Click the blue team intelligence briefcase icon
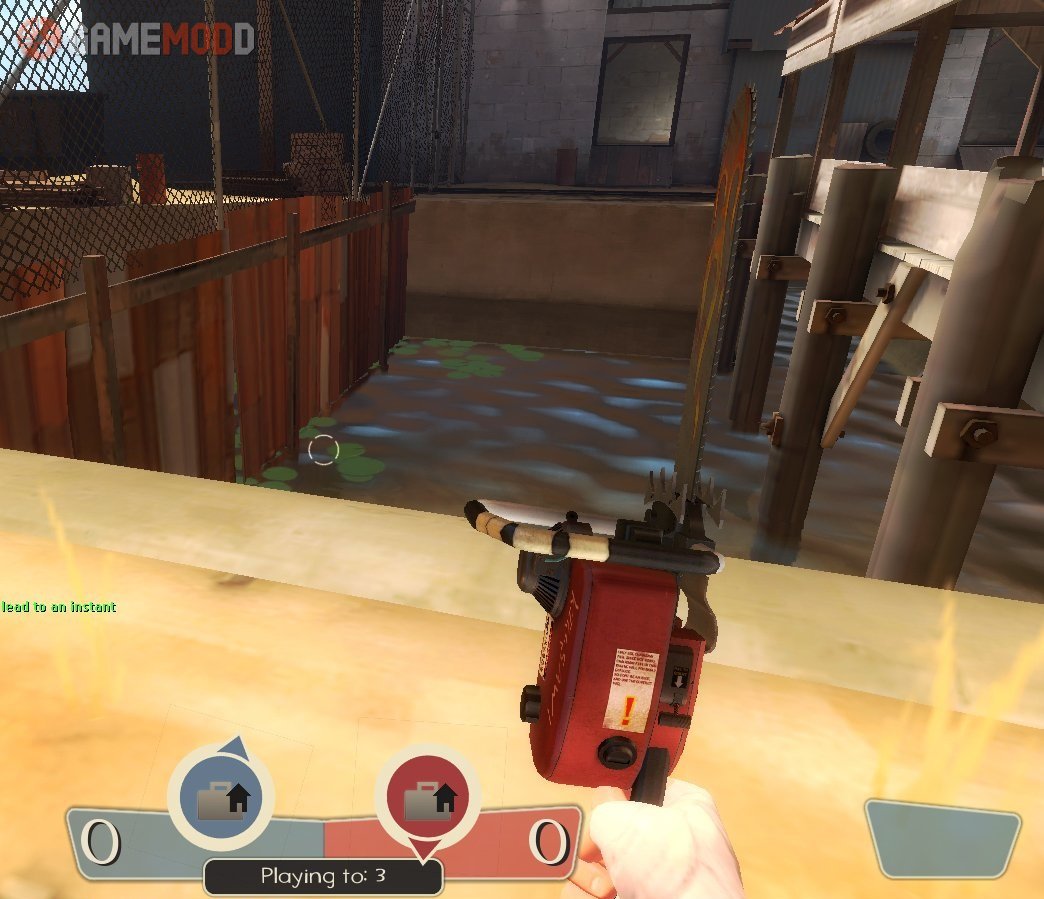This screenshot has width=1044, height=899. click(x=222, y=800)
